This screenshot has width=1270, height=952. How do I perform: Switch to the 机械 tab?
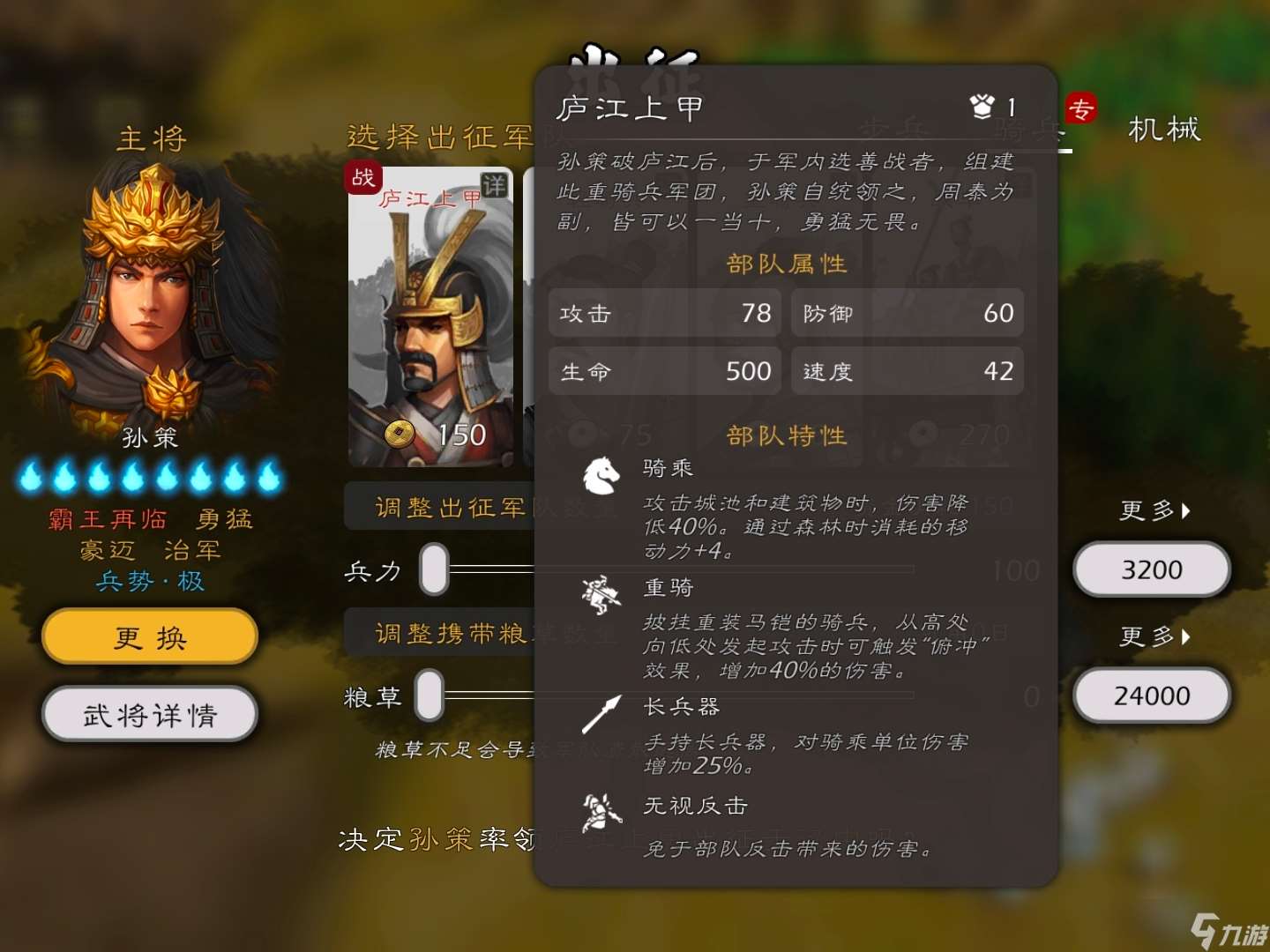[x=1162, y=130]
